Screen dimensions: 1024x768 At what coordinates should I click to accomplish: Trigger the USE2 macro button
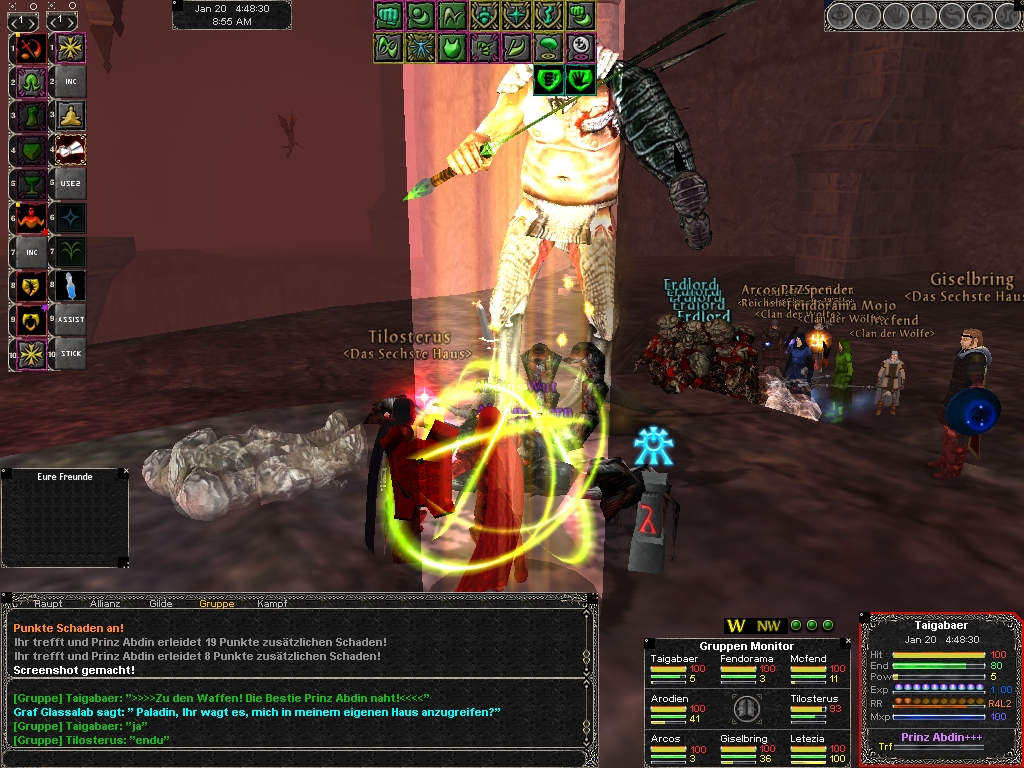click(x=70, y=183)
